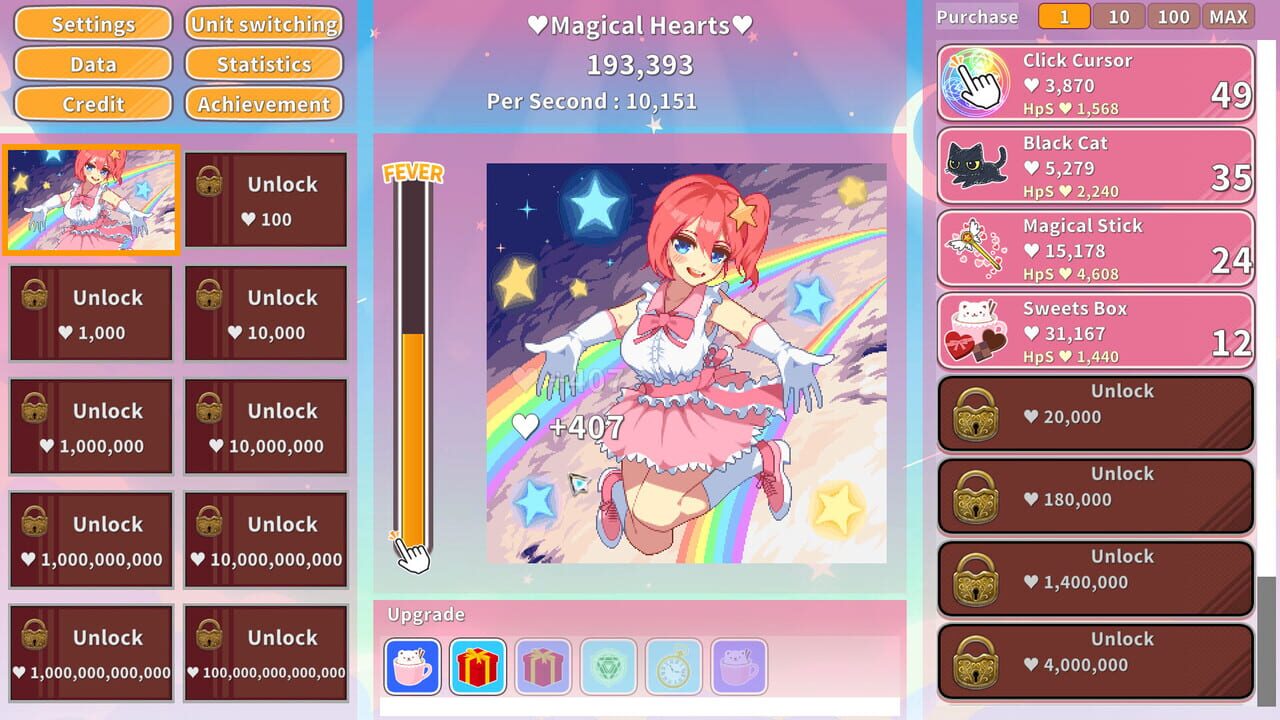Open the green gem upgrade
This screenshot has height=720, width=1280.
[607, 666]
